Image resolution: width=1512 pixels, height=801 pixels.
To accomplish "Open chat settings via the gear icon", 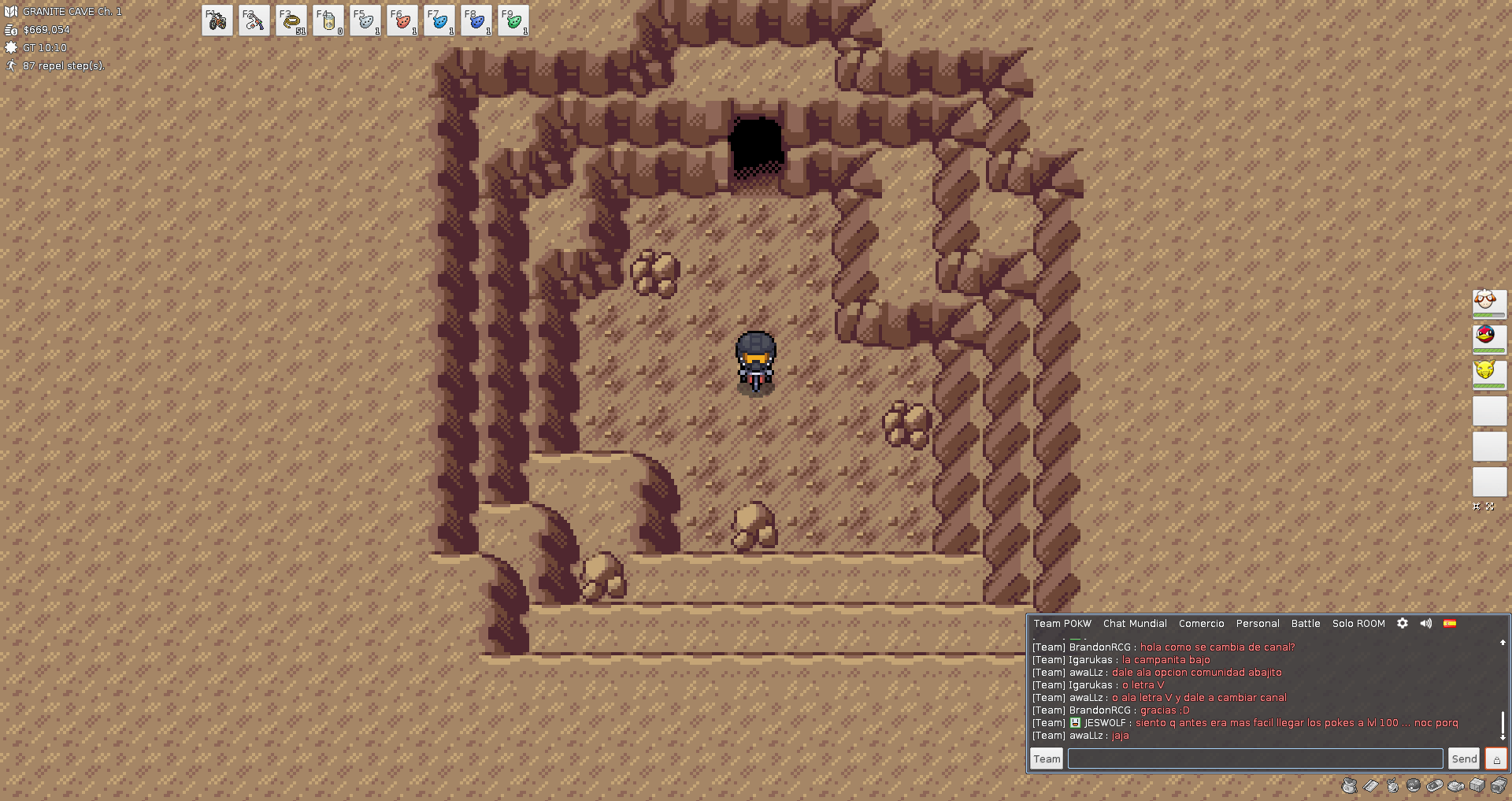I will 1403,623.
